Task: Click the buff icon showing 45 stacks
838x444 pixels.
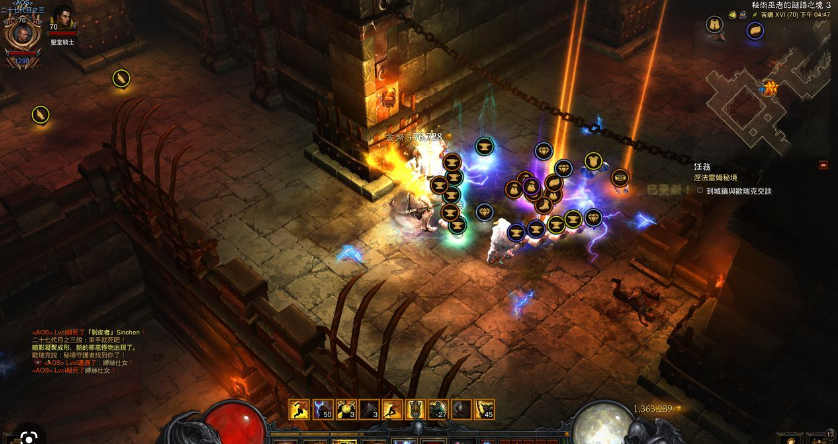Action: click(x=485, y=408)
